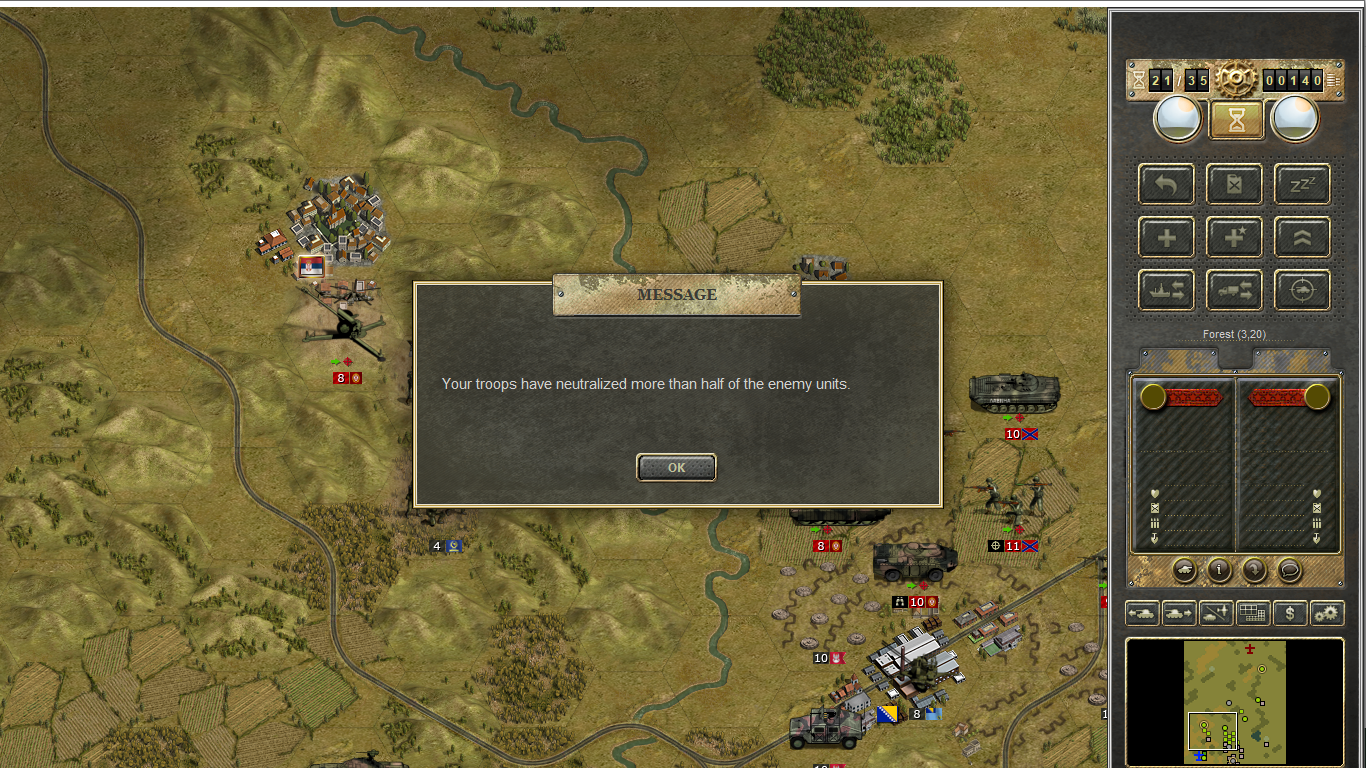Click the round tank icon button
This screenshot has height=768, width=1366.
(x=1184, y=570)
